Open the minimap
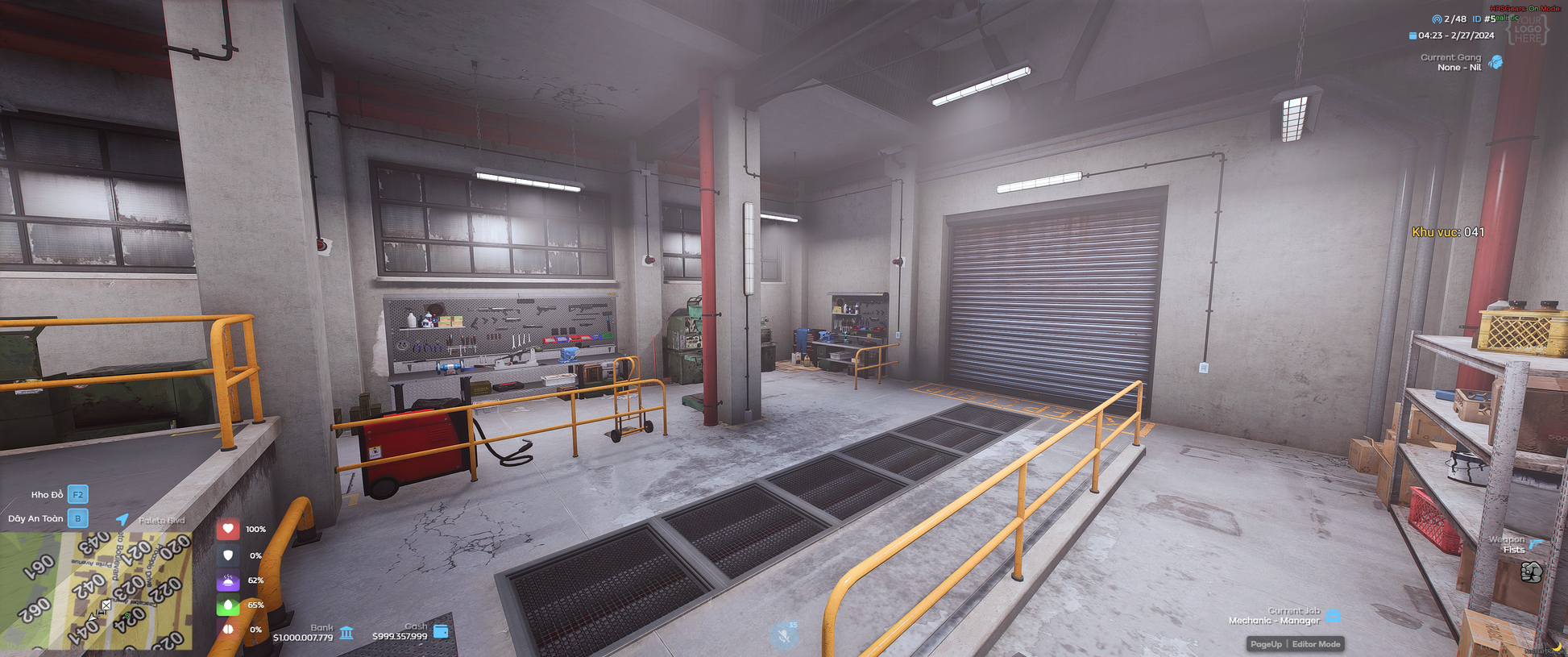1568x657 pixels. coord(95,591)
